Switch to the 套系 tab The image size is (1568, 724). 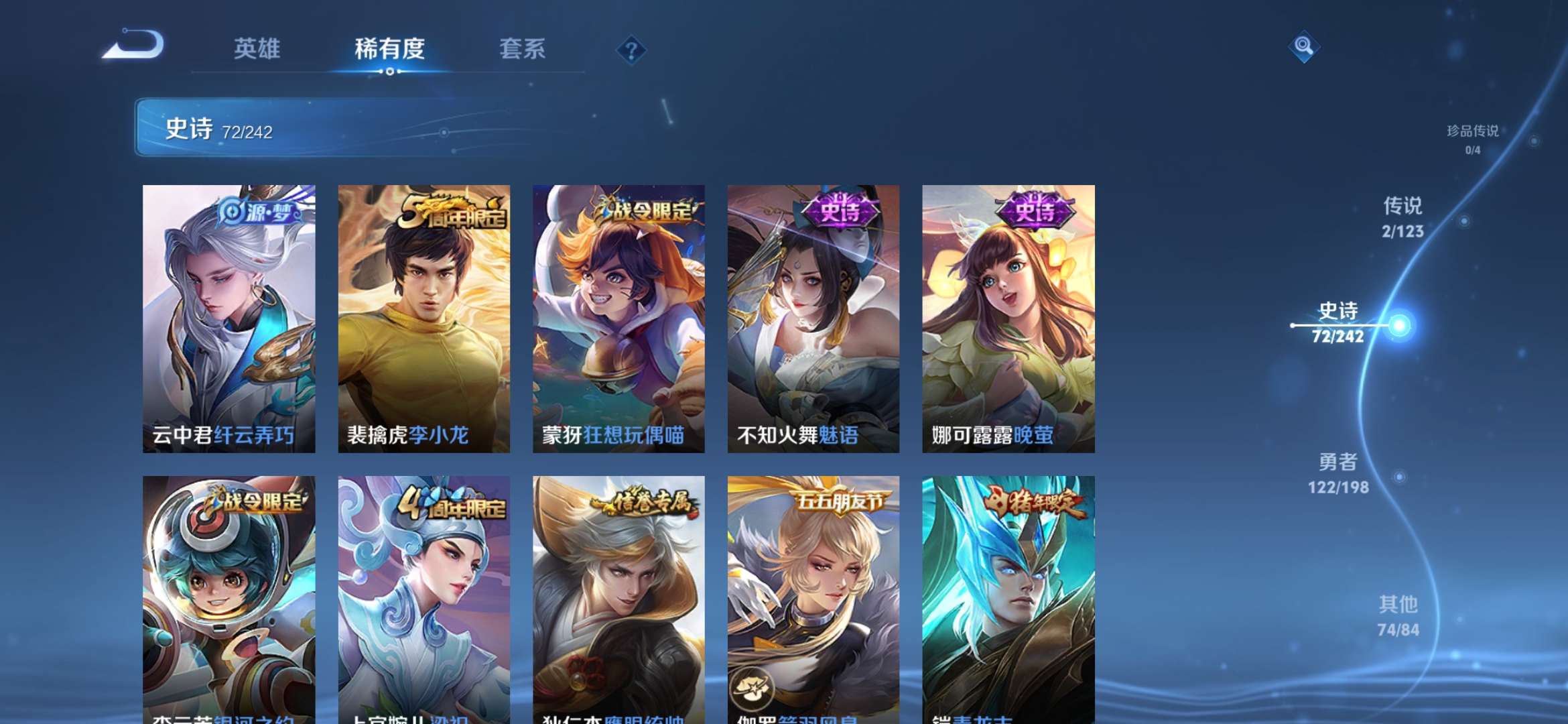click(523, 49)
